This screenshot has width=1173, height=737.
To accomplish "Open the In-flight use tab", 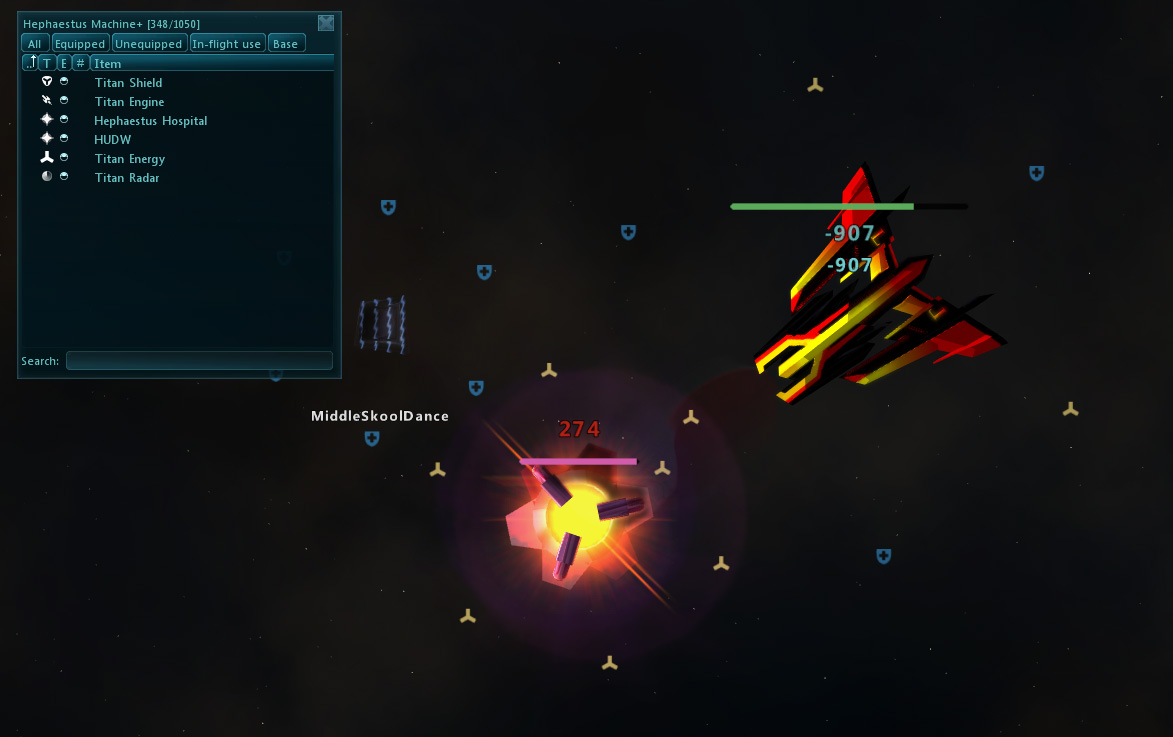I will pos(227,44).
